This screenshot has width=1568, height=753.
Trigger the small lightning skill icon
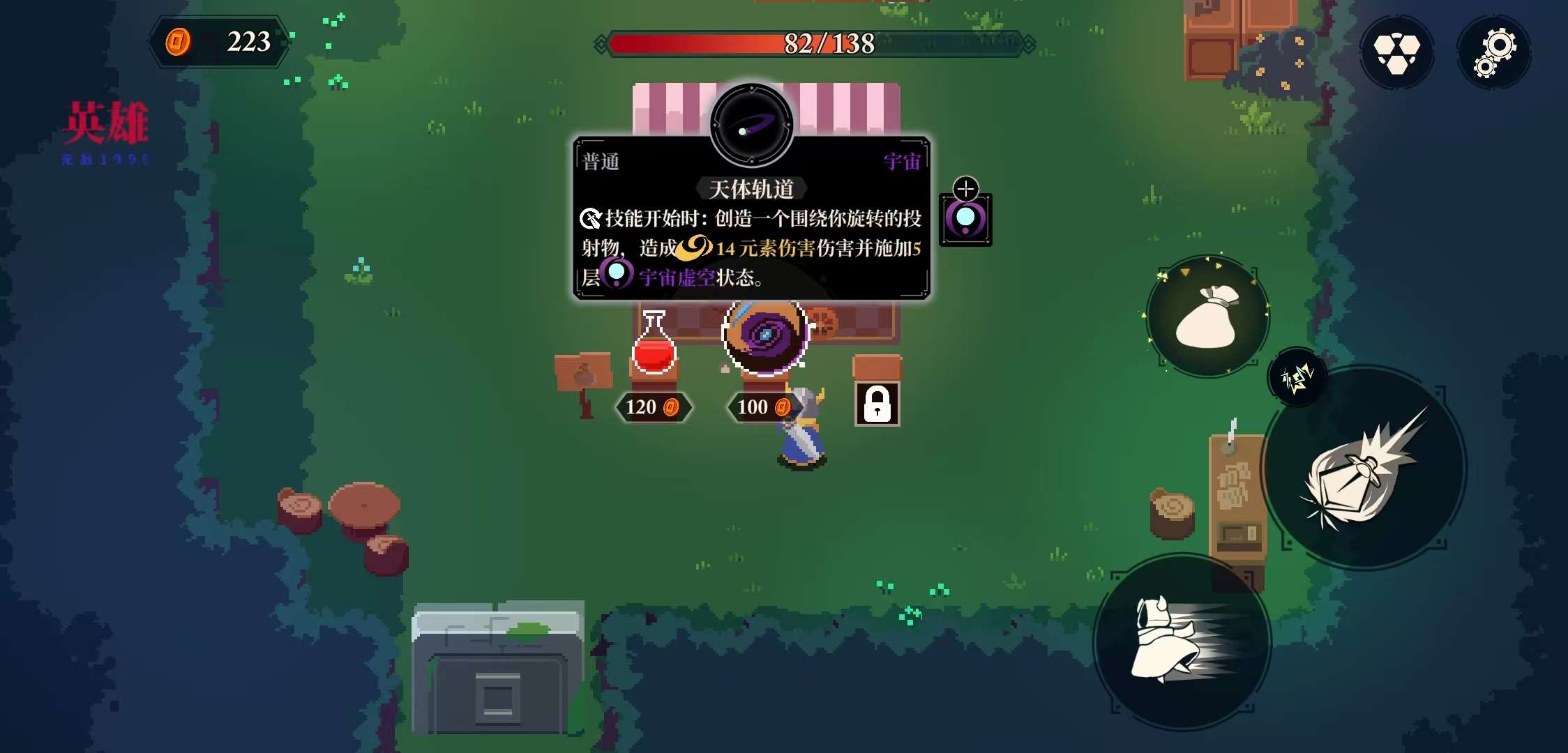click(1297, 379)
